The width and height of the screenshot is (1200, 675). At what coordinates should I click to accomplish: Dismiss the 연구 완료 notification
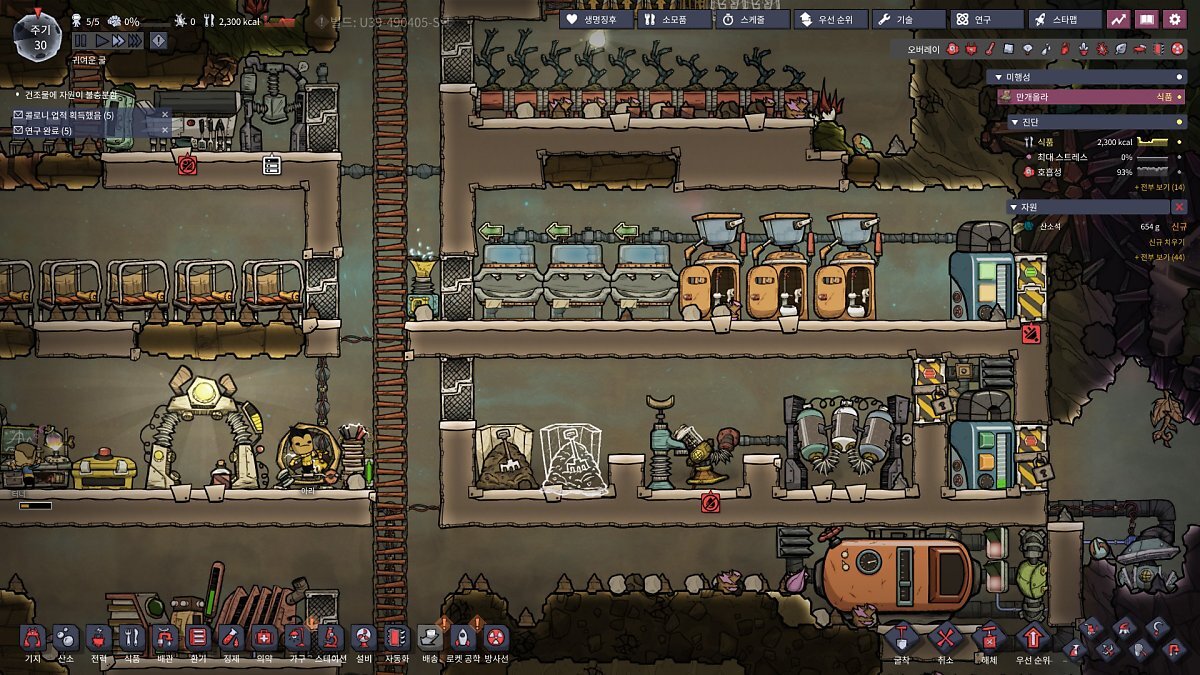(165, 130)
